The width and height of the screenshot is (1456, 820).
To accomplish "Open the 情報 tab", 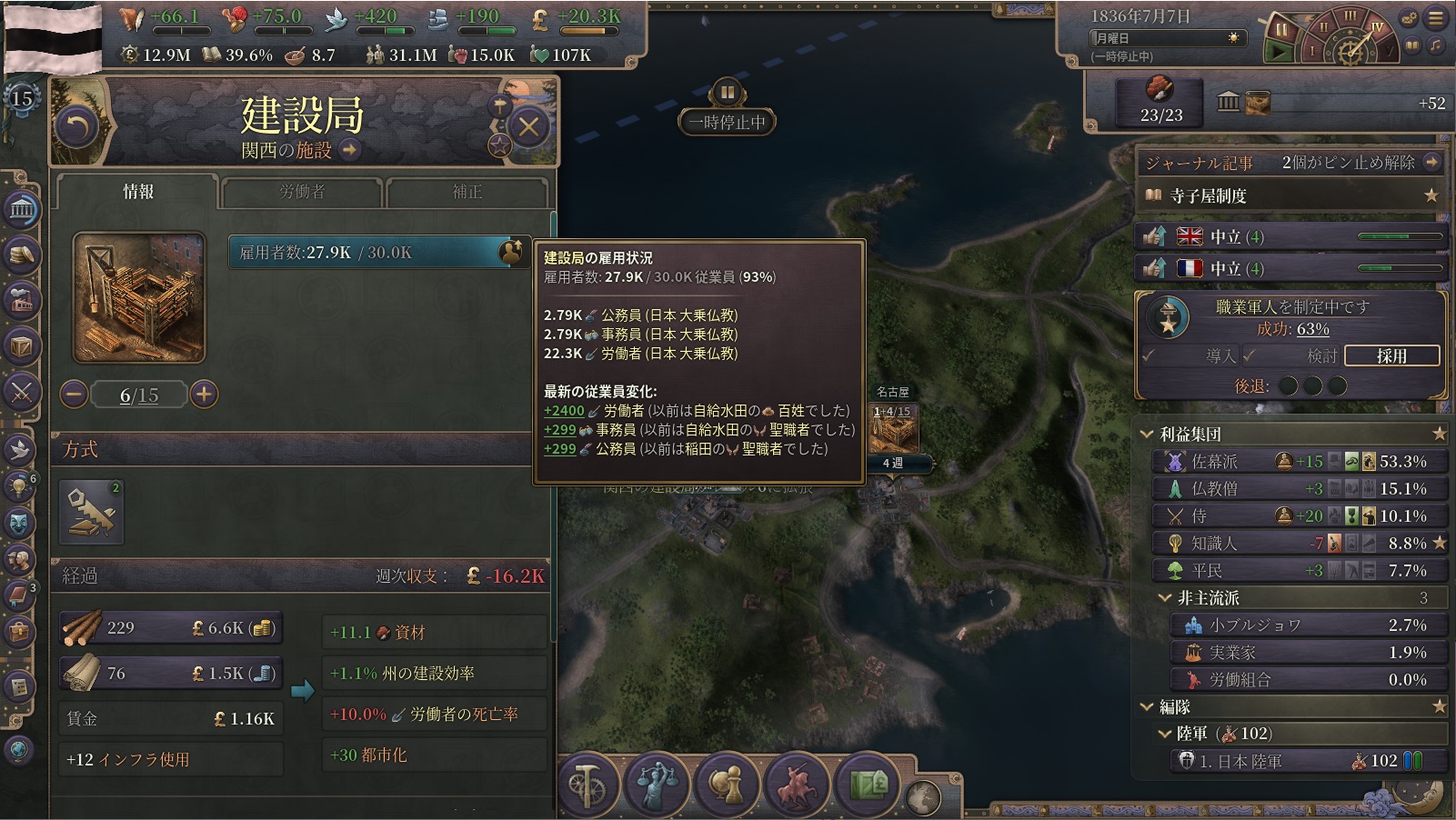I will click(x=138, y=192).
